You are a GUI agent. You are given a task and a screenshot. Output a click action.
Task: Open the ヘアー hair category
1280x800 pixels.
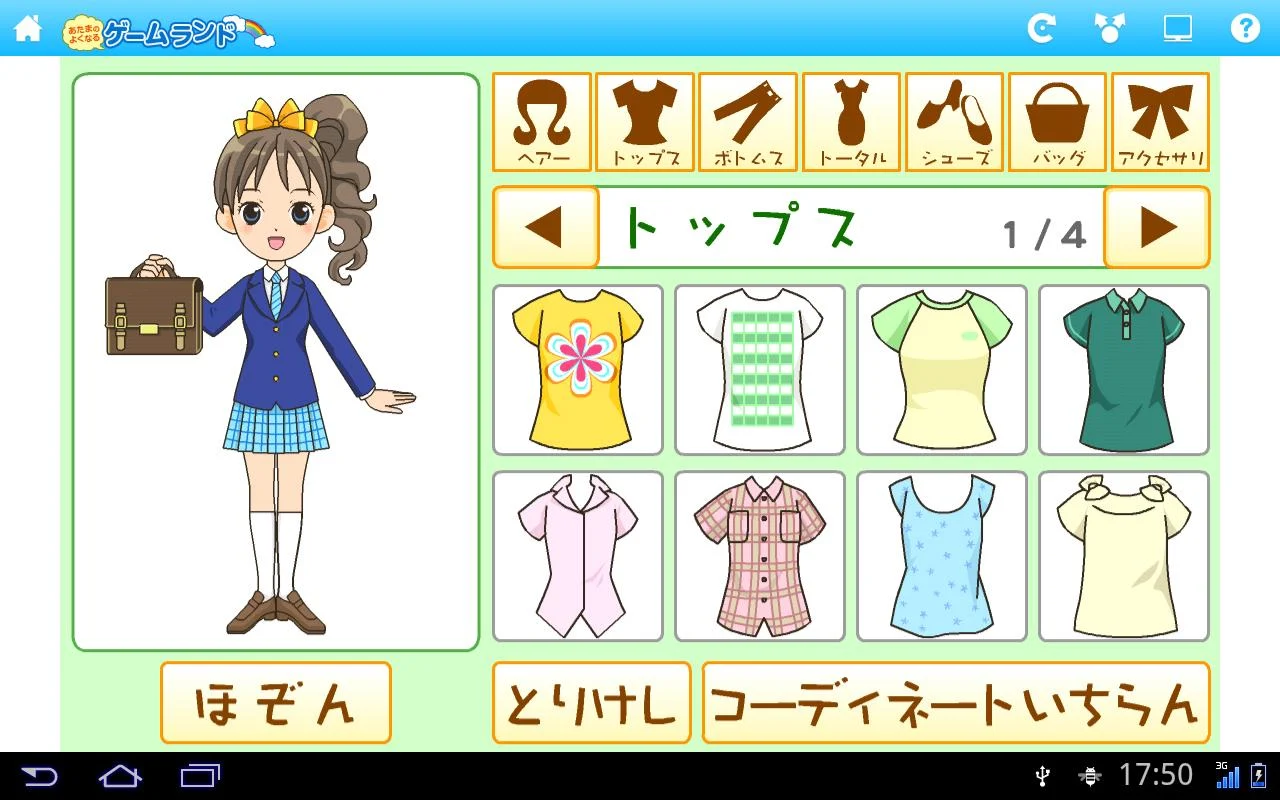pyautogui.click(x=543, y=120)
